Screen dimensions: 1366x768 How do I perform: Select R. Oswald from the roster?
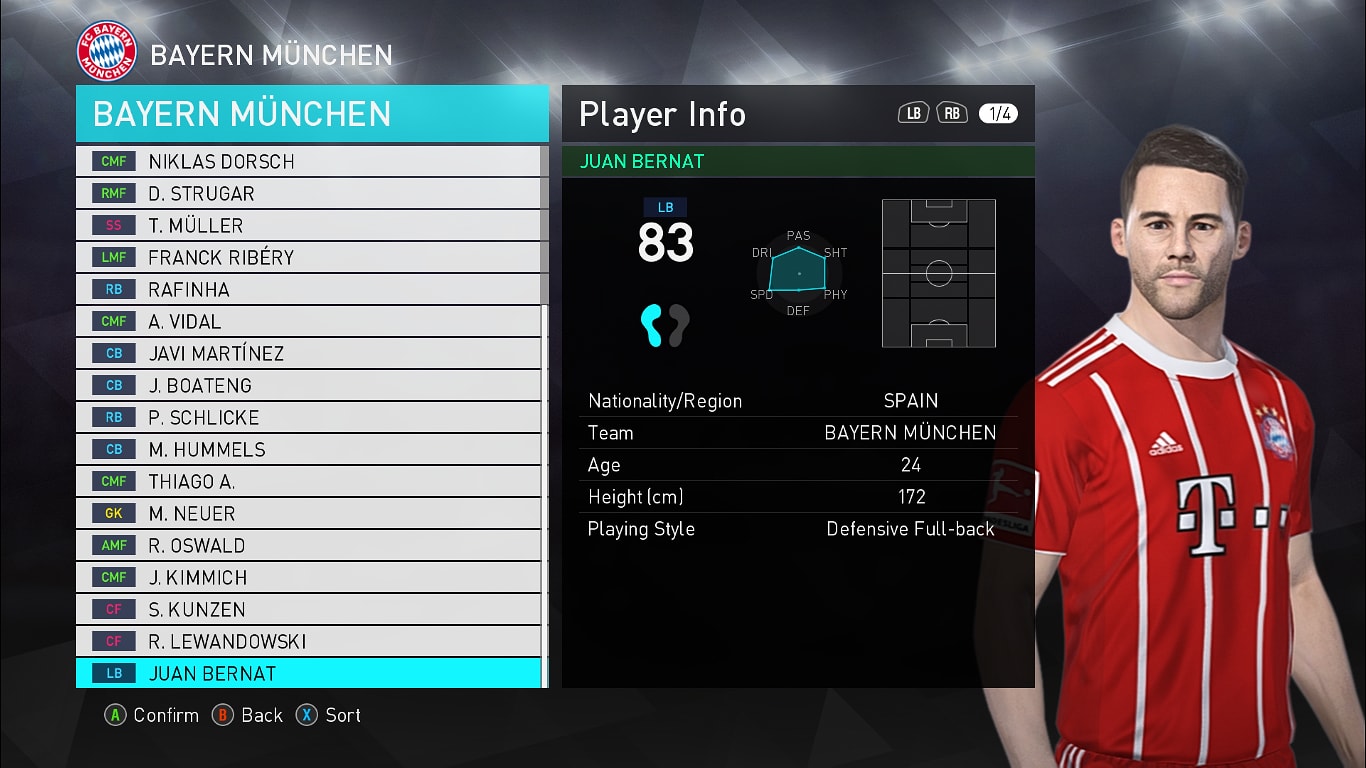[308, 545]
